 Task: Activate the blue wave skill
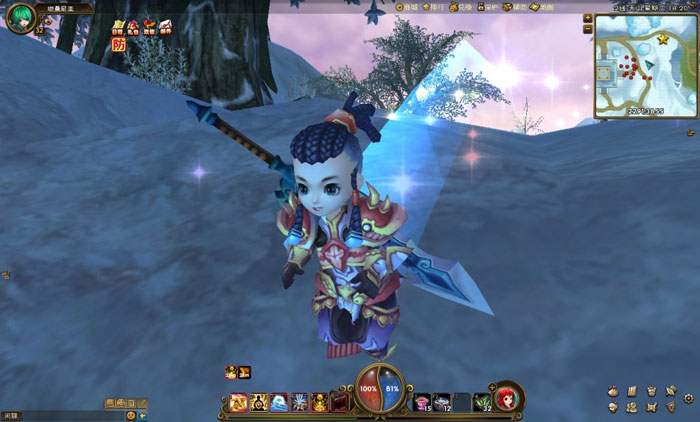tap(279, 402)
